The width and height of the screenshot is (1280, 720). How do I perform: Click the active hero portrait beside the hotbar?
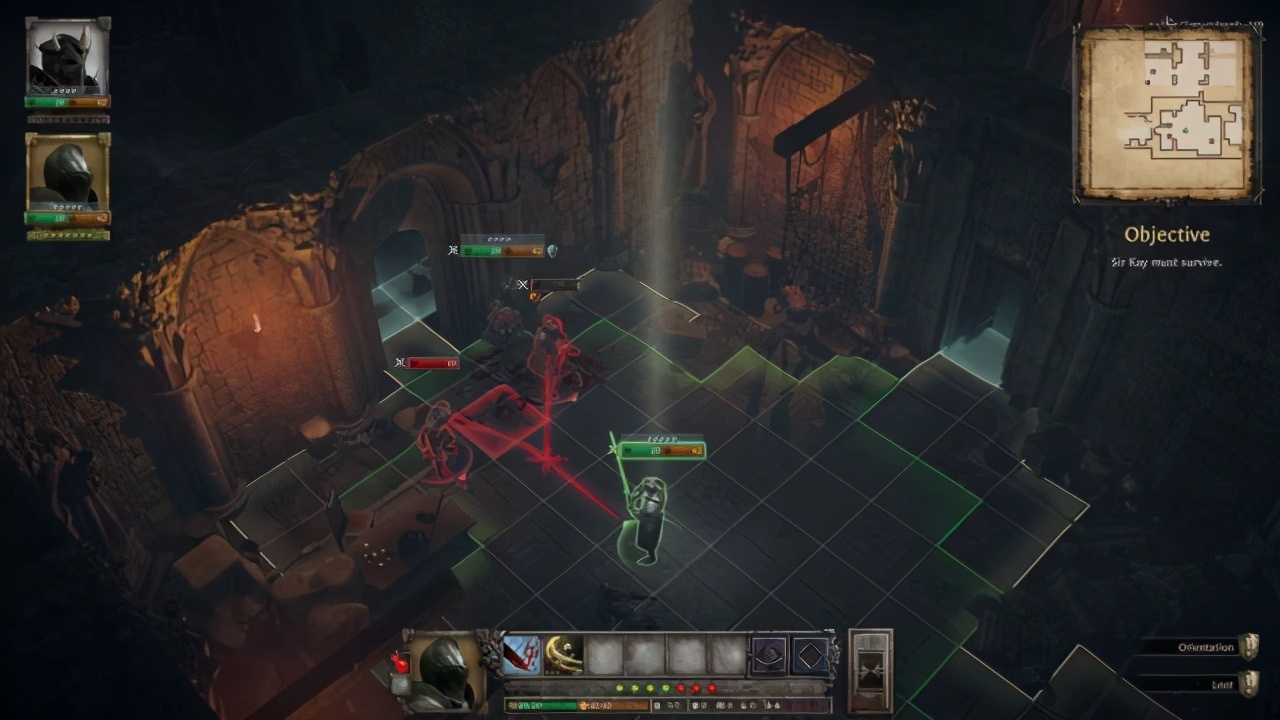(445, 669)
